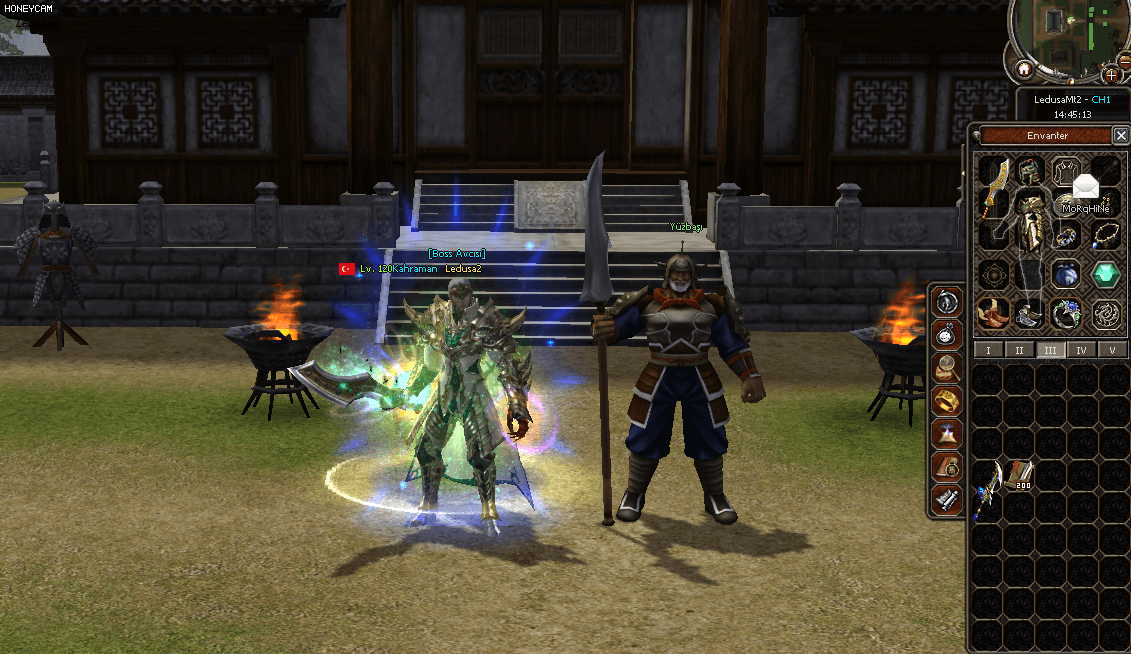Click the blue gemstone ring slot
1131x654 pixels.
1066,314
